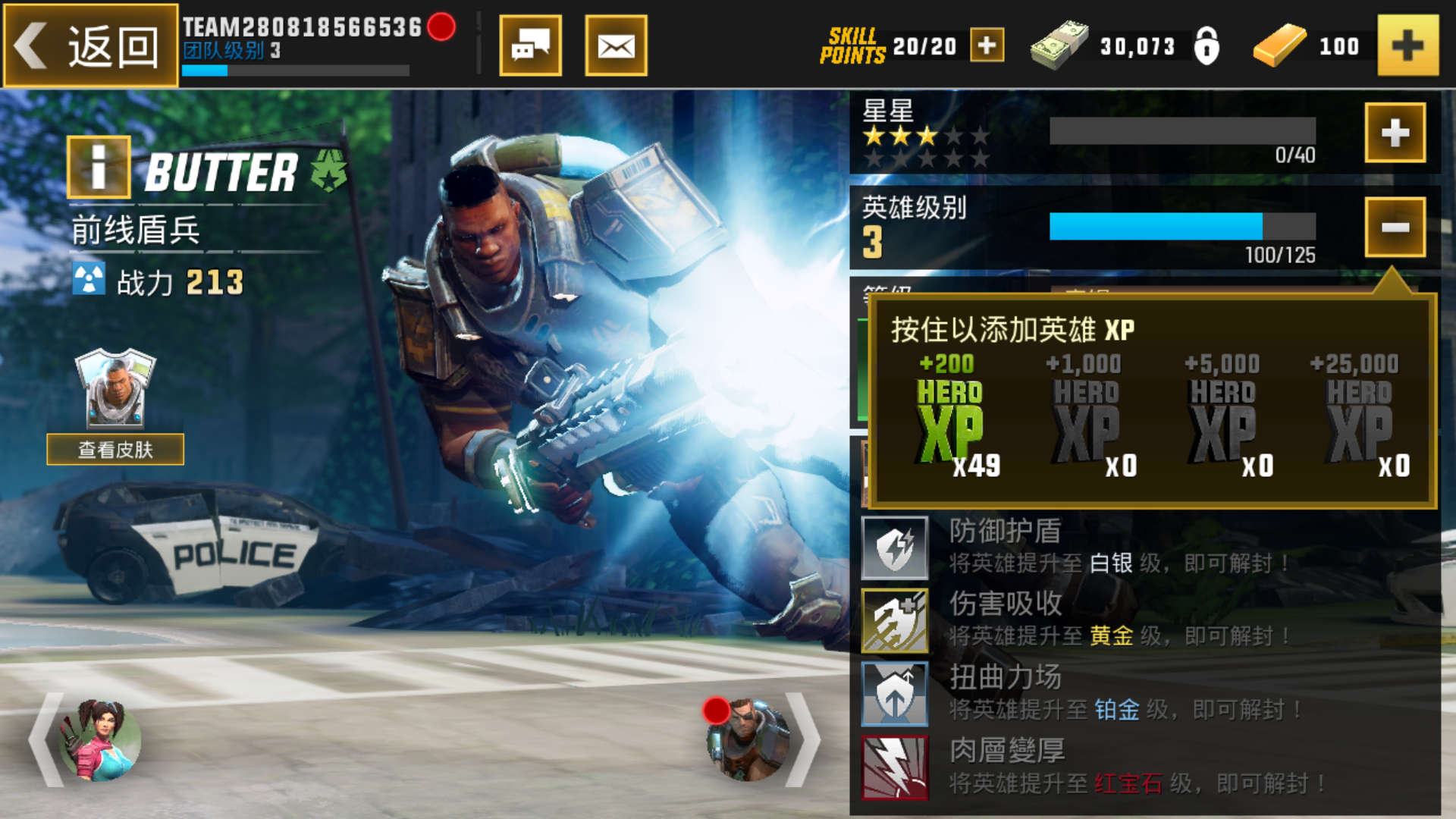Viewport: 1456px width, 819px height.
Task: Click the 查看皮肤 button
Action: 115,449
